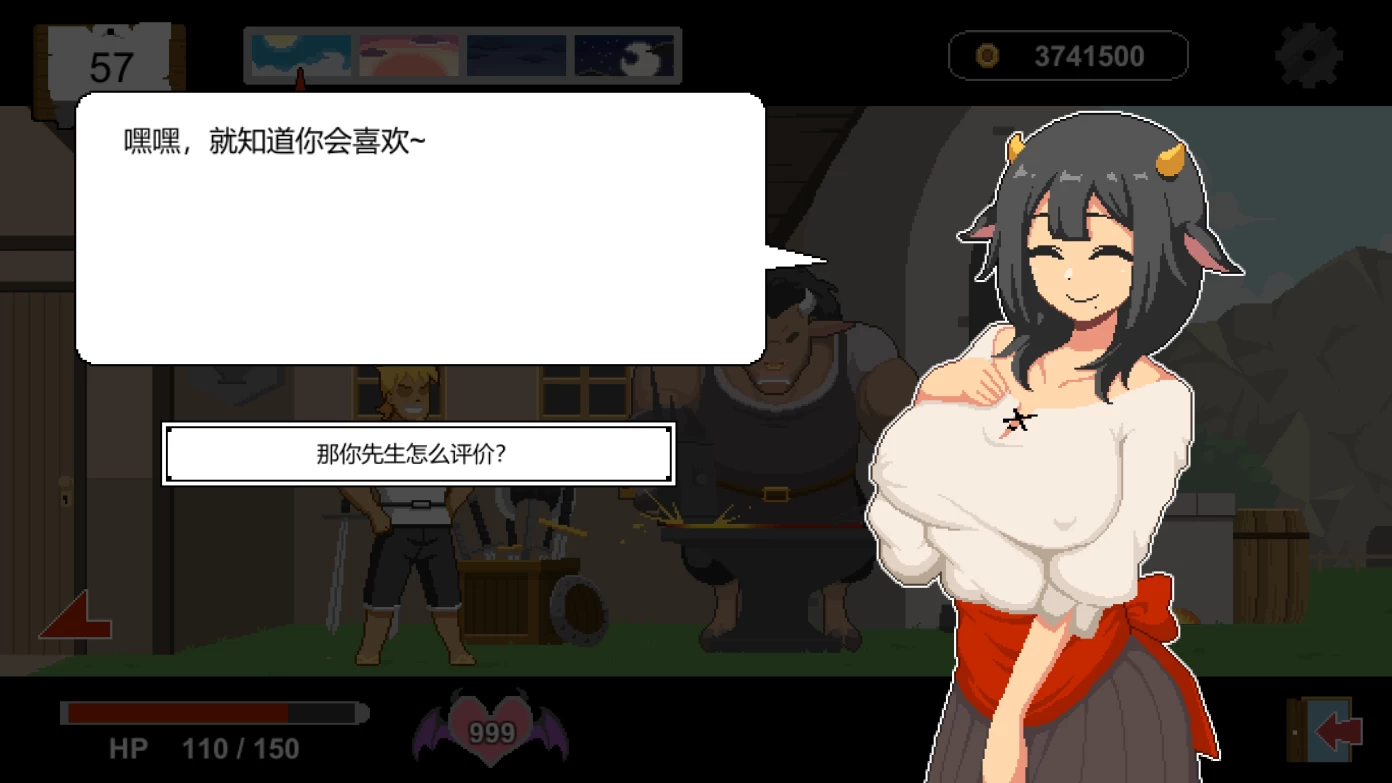Choose the reply 那你先生怎么评价?
The image size is (1392, 783).
tap(420, 454)
